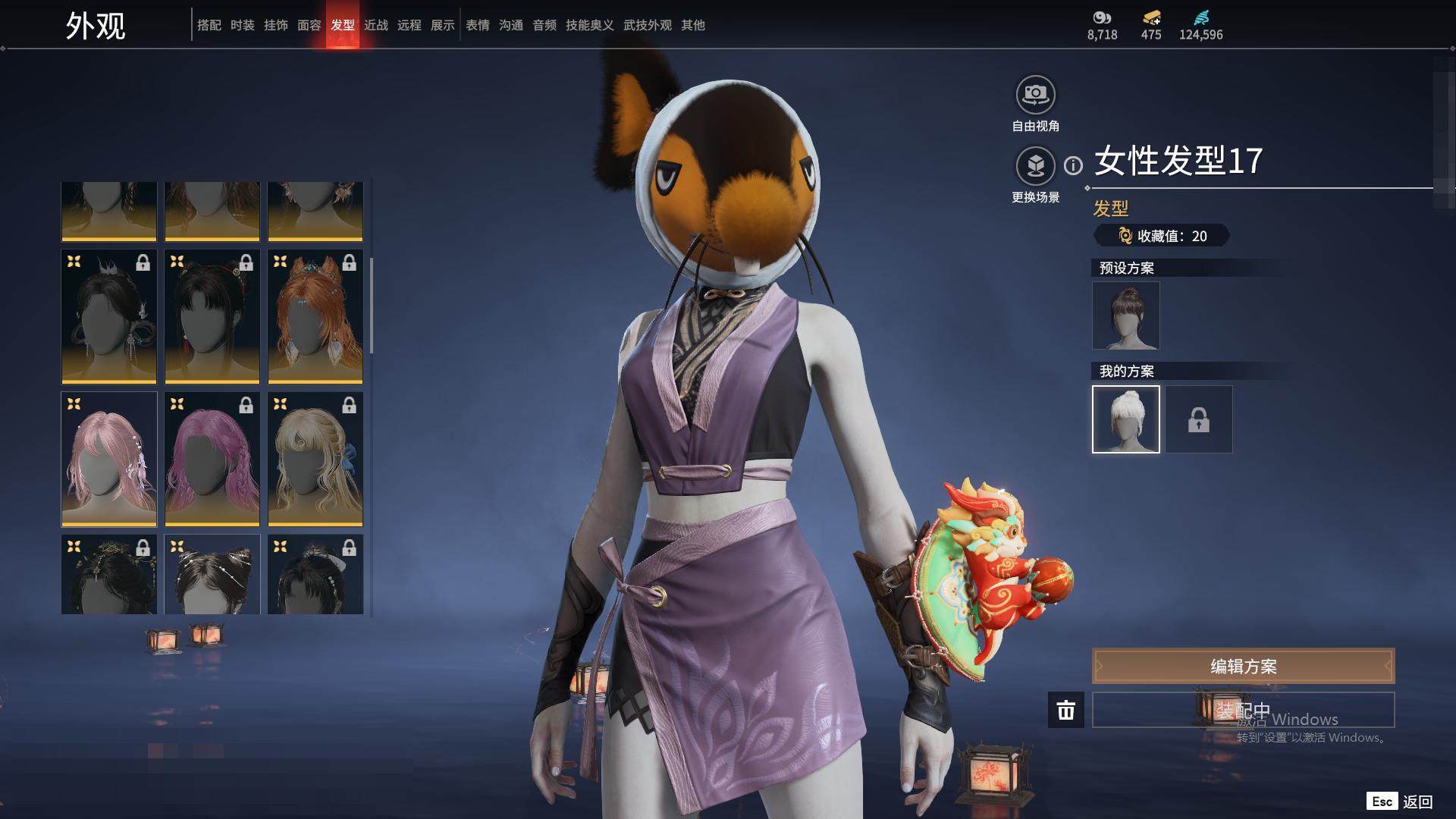Image resolution: width=1456 pixels, height=819 pixels.
Task: Switch to the 武技外观 tab
Action: tap(647, 25)
